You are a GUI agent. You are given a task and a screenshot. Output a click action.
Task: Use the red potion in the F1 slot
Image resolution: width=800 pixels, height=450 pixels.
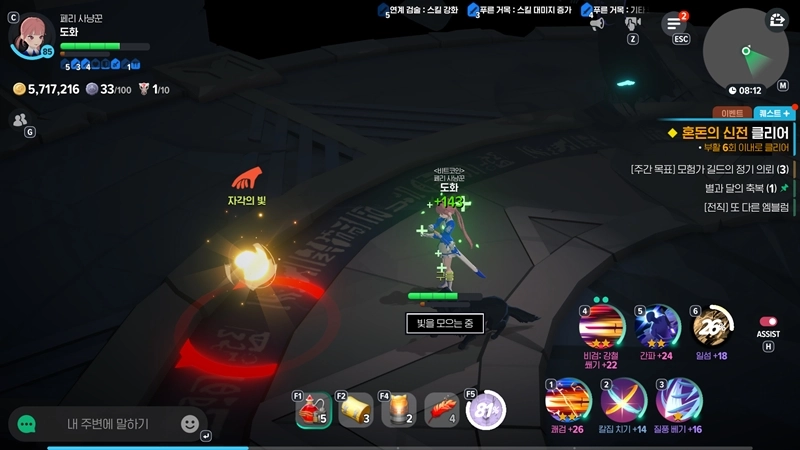tap(313, 410)
